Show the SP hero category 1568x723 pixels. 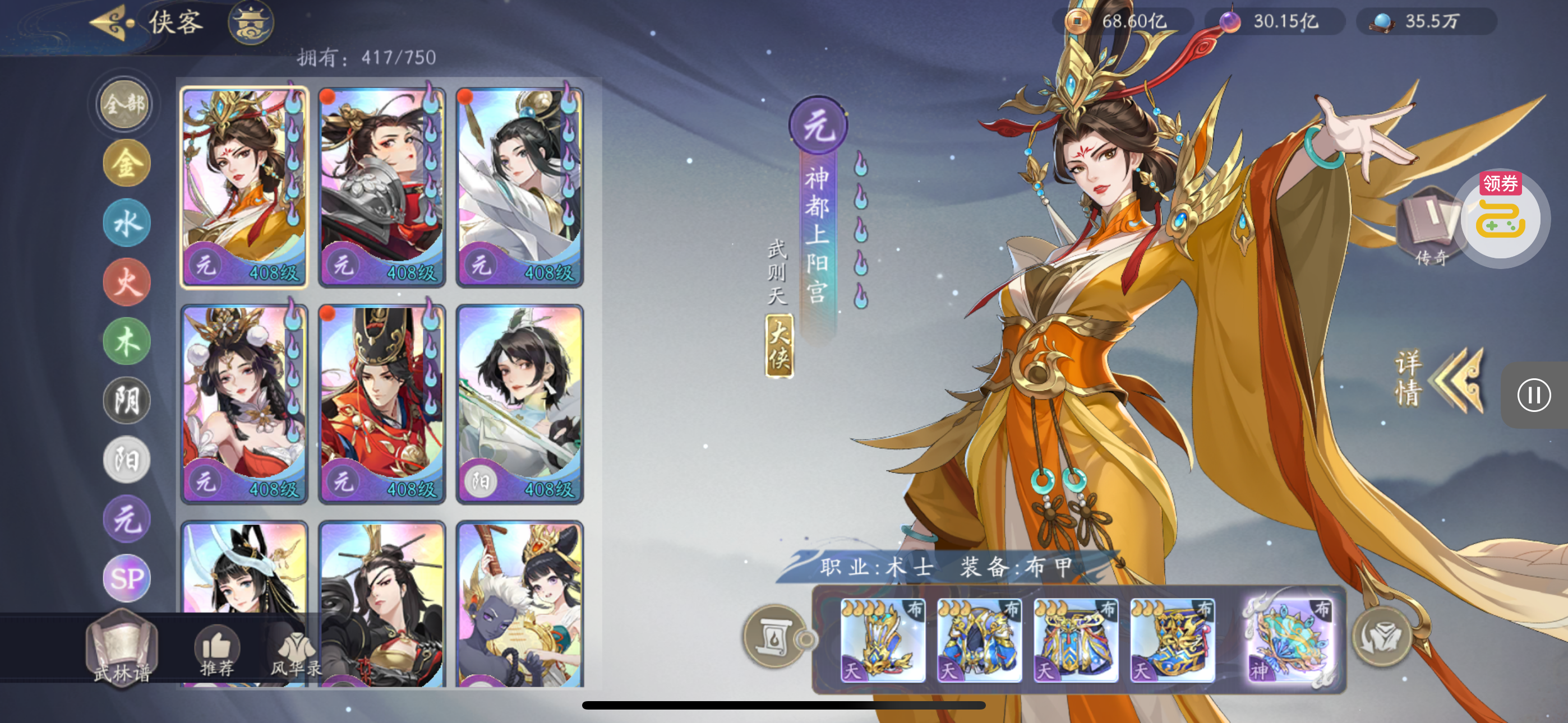click(x=127, y=577)
